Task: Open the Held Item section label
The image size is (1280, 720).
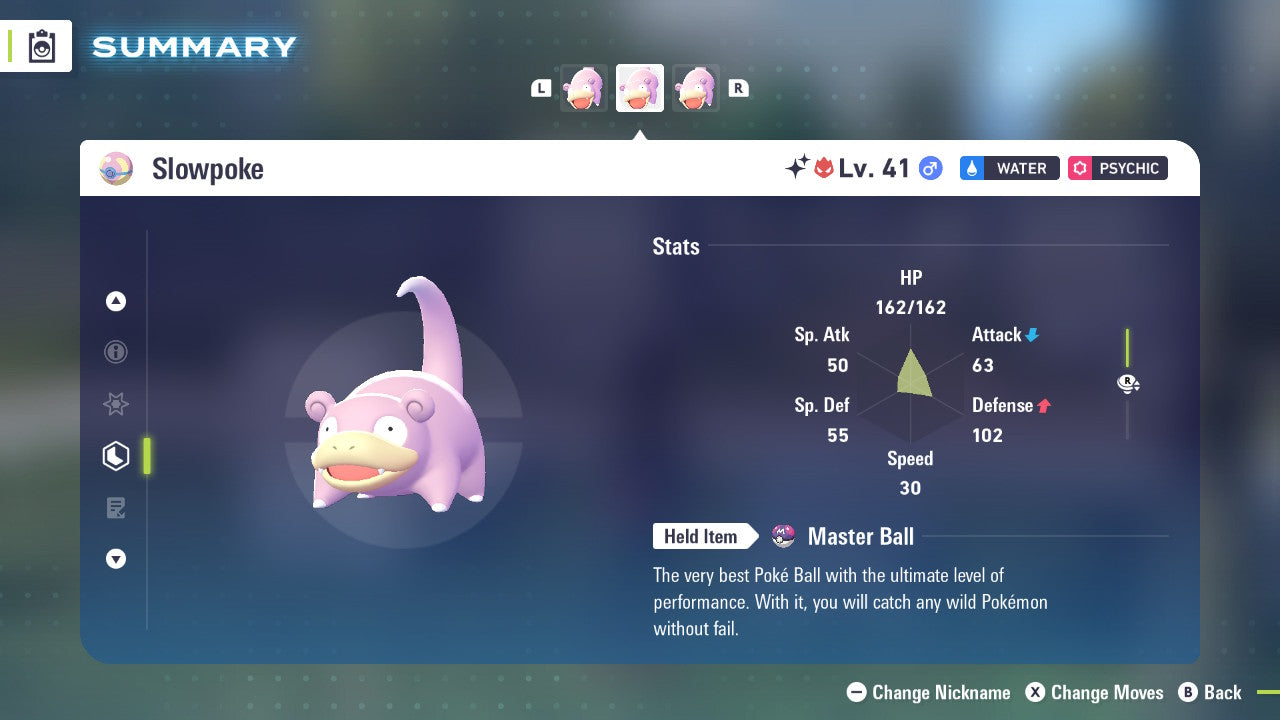Action: click(702, 537)
